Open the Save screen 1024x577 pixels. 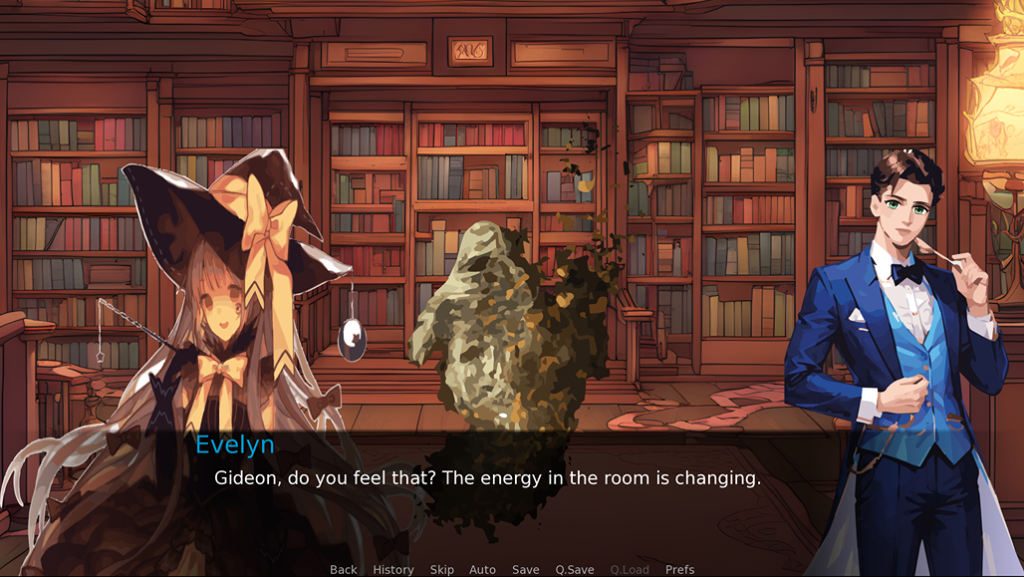tap(526, 569)
